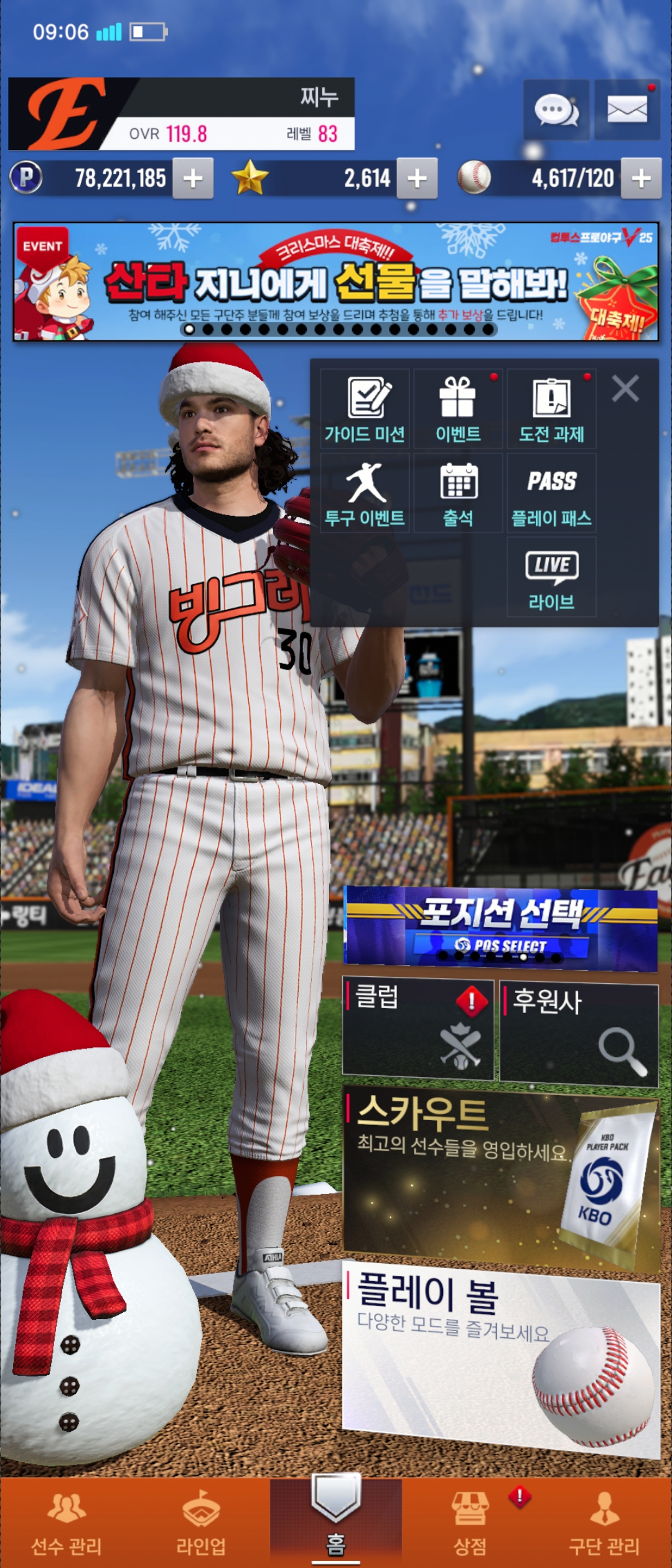The height and width of the screenshot is (1568, 672).
Task: Open the 라이브 LIVE menu
Action: click(x=551, y=577)
